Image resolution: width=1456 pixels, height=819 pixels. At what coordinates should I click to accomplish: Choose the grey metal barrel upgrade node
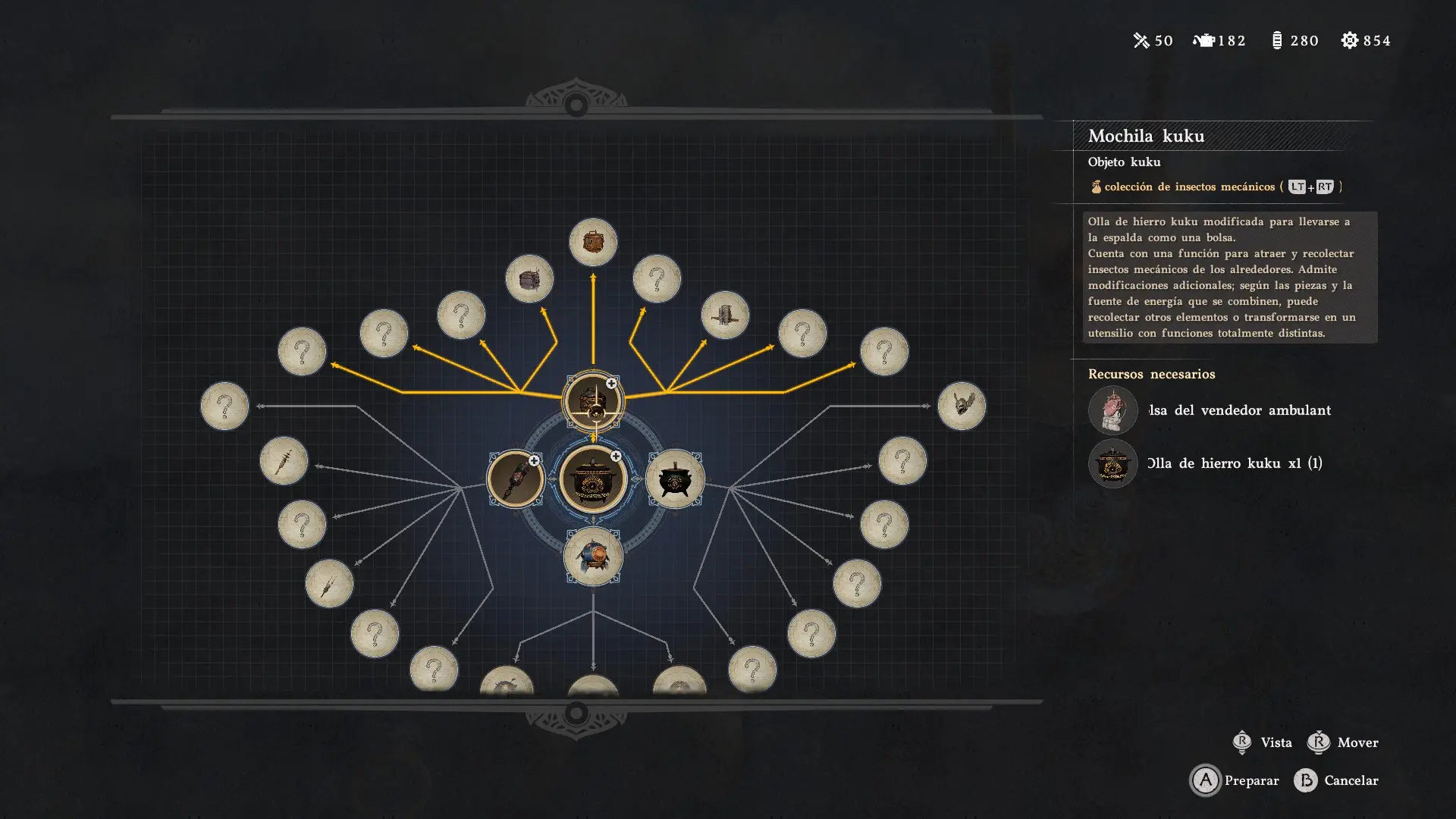tap(725, 315)
